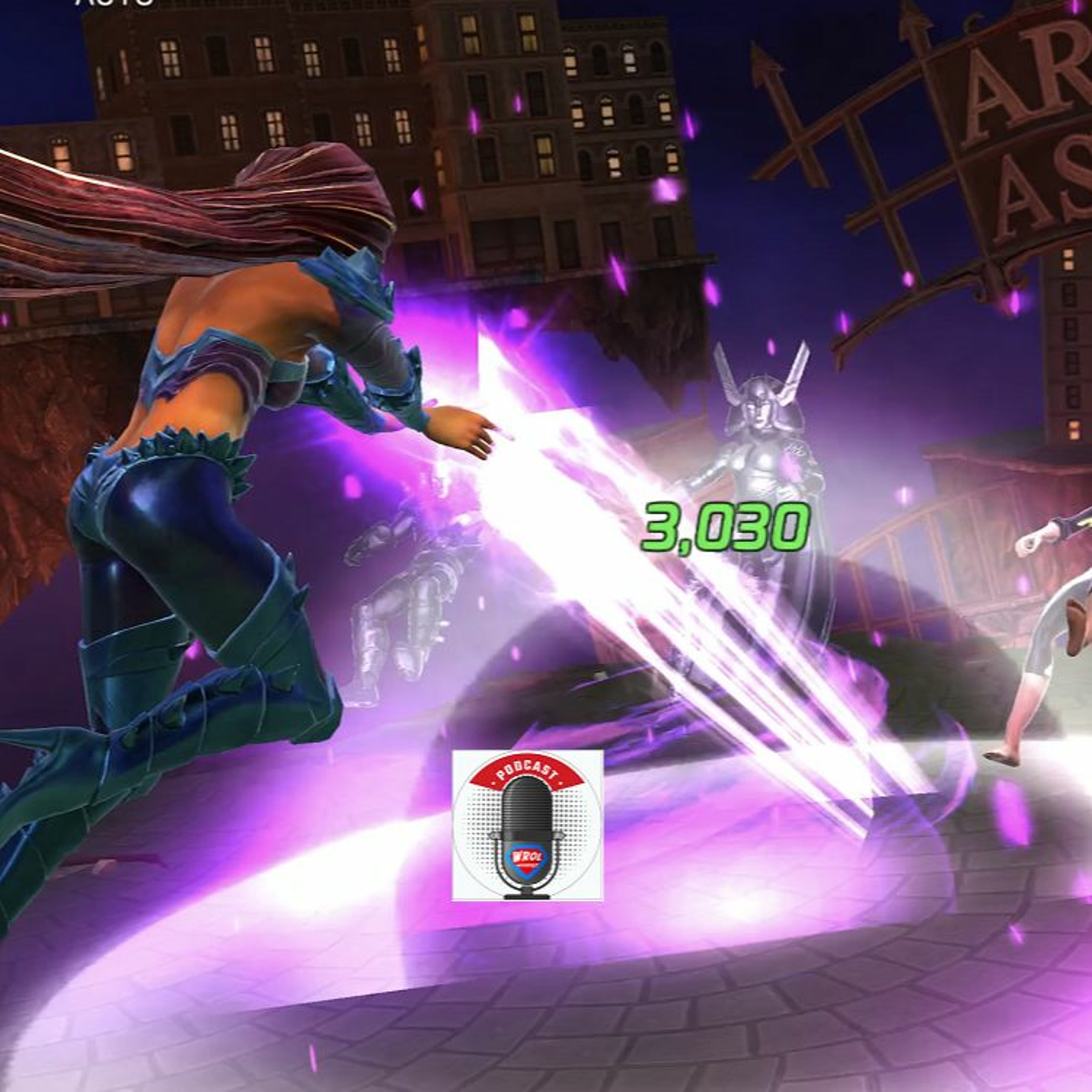Toggle the AUTO battle label
Image resolution: width=1092 pixels, height=1092 pixels.
pos(114,3)
